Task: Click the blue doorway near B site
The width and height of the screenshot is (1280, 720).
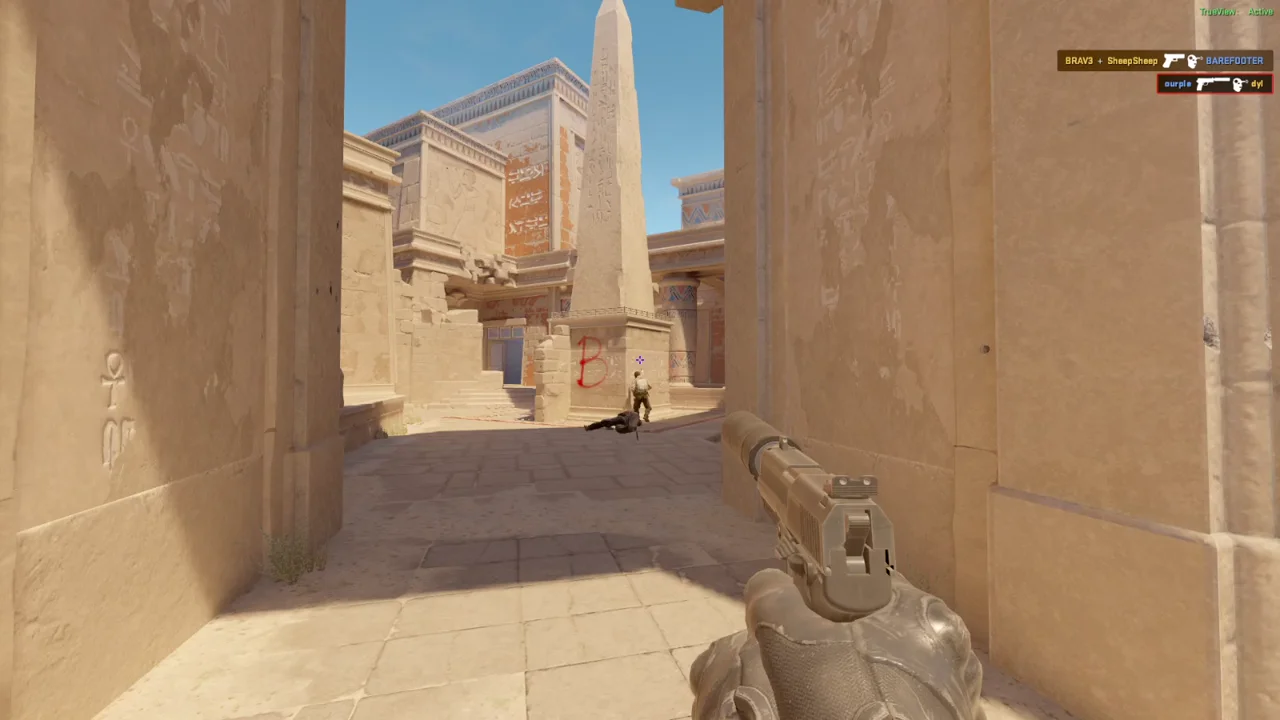Action: [506, 352]
